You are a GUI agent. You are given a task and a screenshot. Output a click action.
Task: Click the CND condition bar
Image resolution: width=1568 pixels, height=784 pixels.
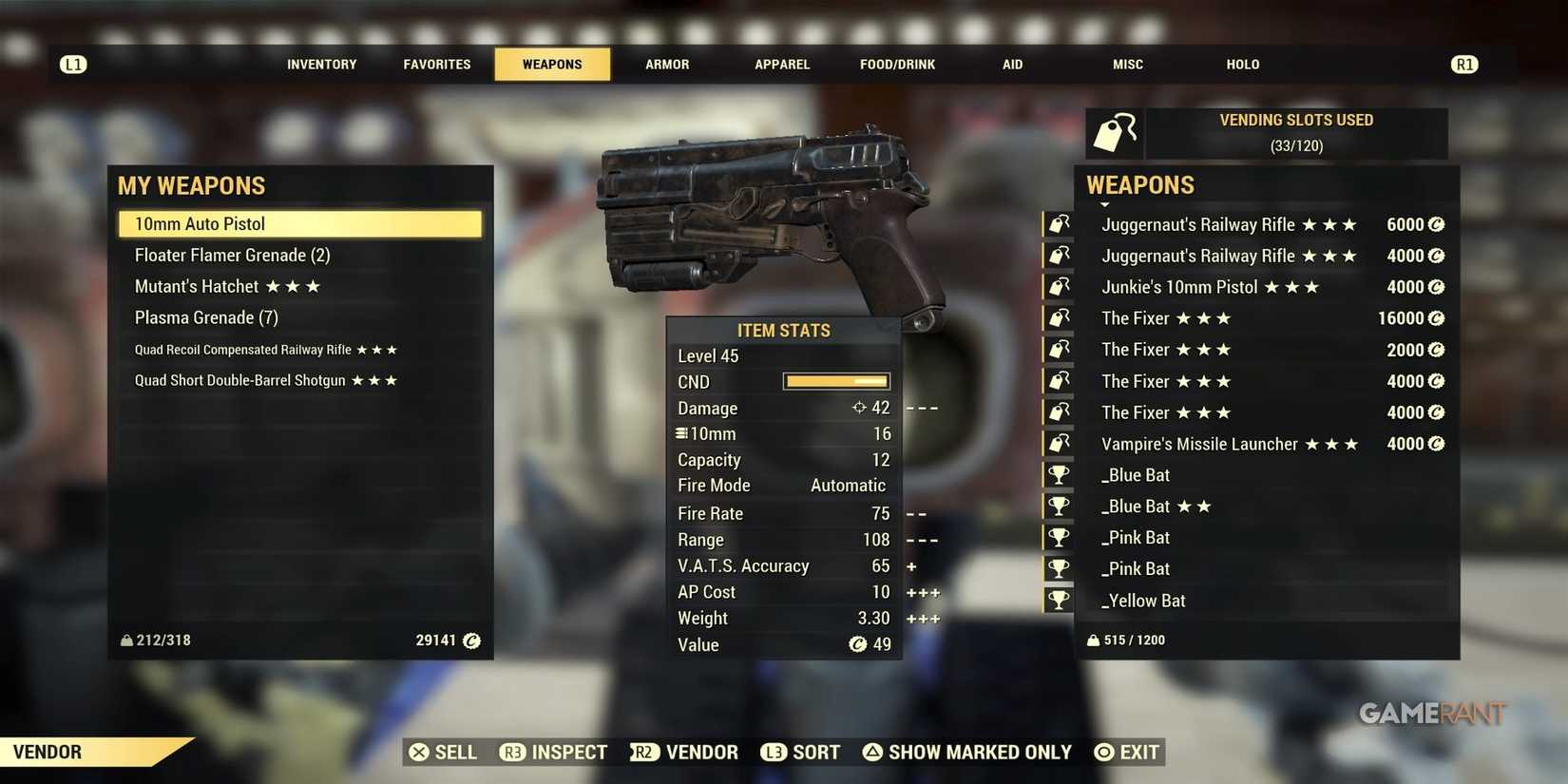tap(836, 381)
